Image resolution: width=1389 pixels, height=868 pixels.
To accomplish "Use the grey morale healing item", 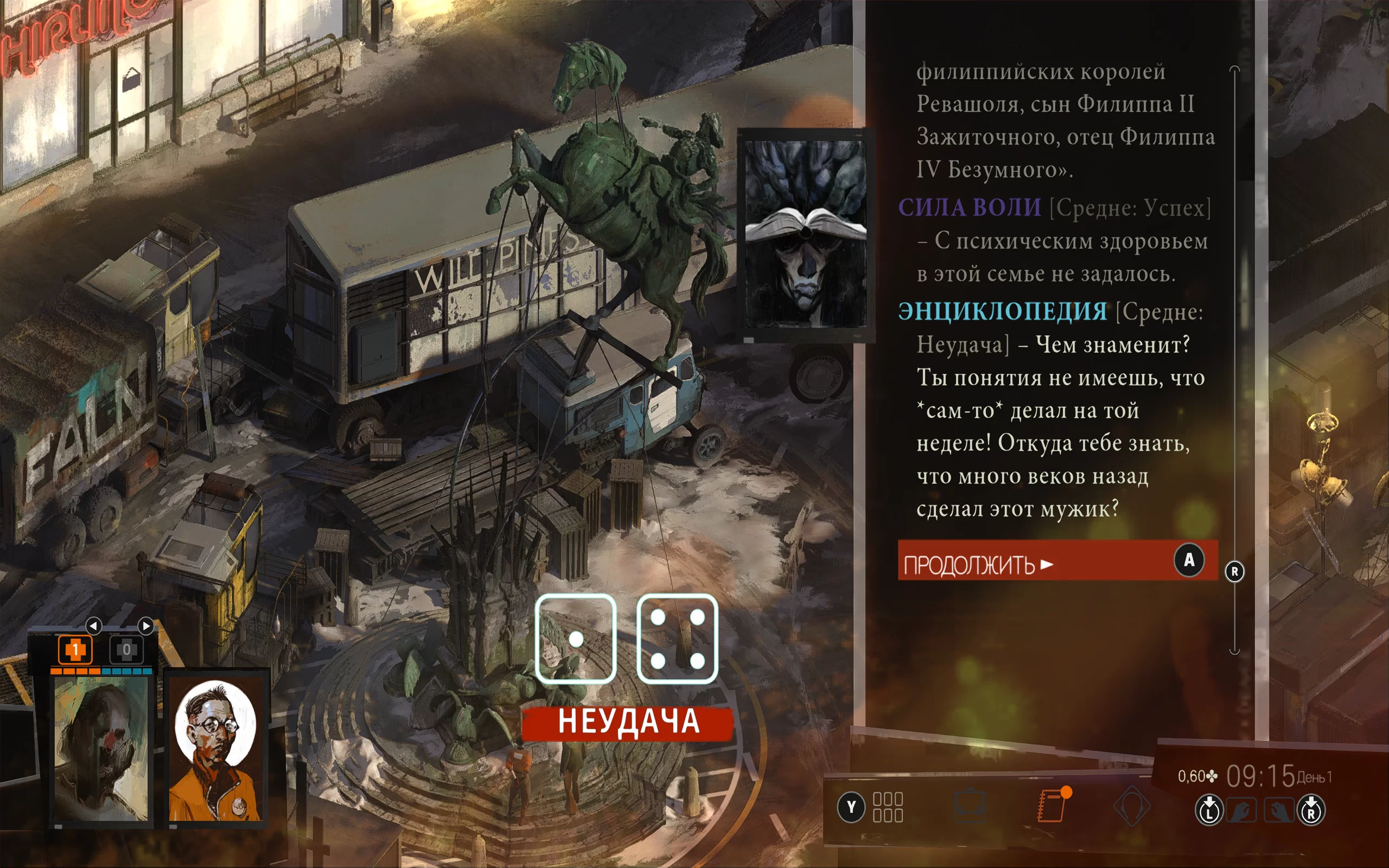I will pyautogui.click(x=126, y=650).
